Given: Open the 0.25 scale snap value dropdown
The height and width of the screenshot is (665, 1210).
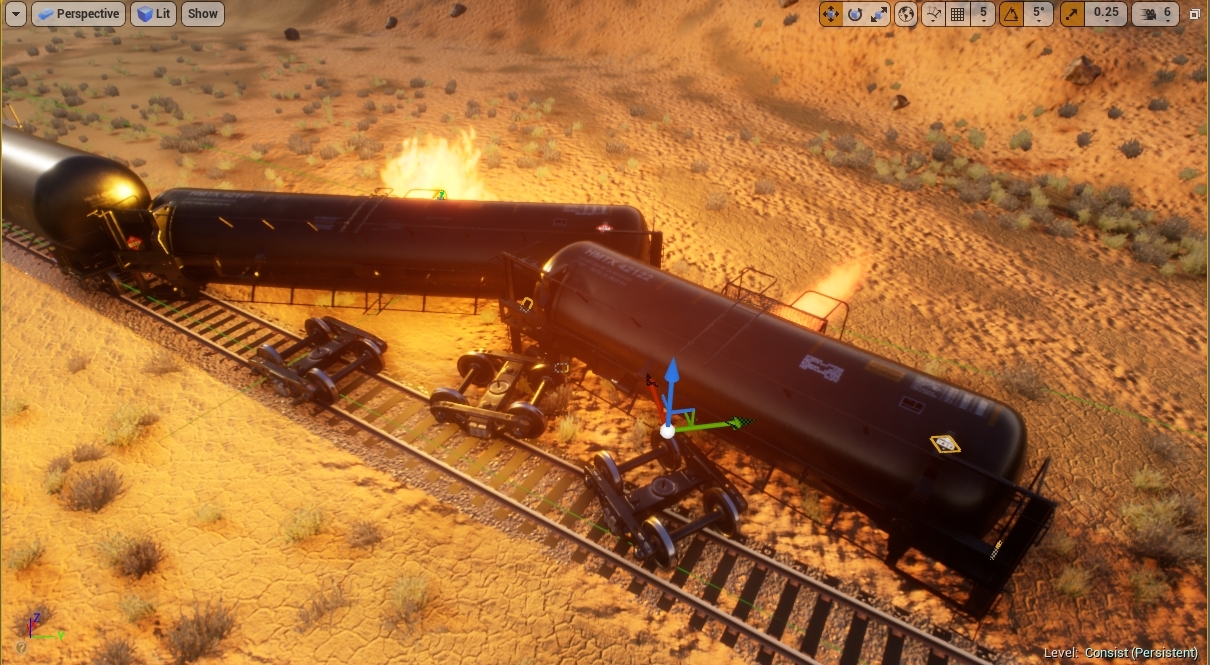Looking at the screenshot, I should pos(1106,14).
